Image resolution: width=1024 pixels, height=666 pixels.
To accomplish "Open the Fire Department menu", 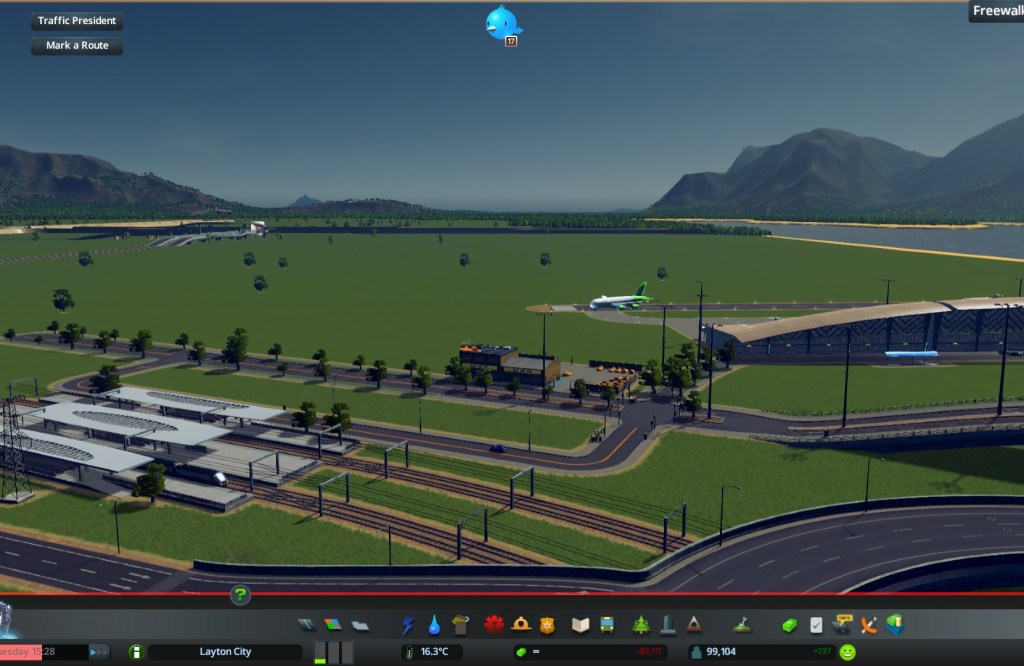I will tap(520, 625).
